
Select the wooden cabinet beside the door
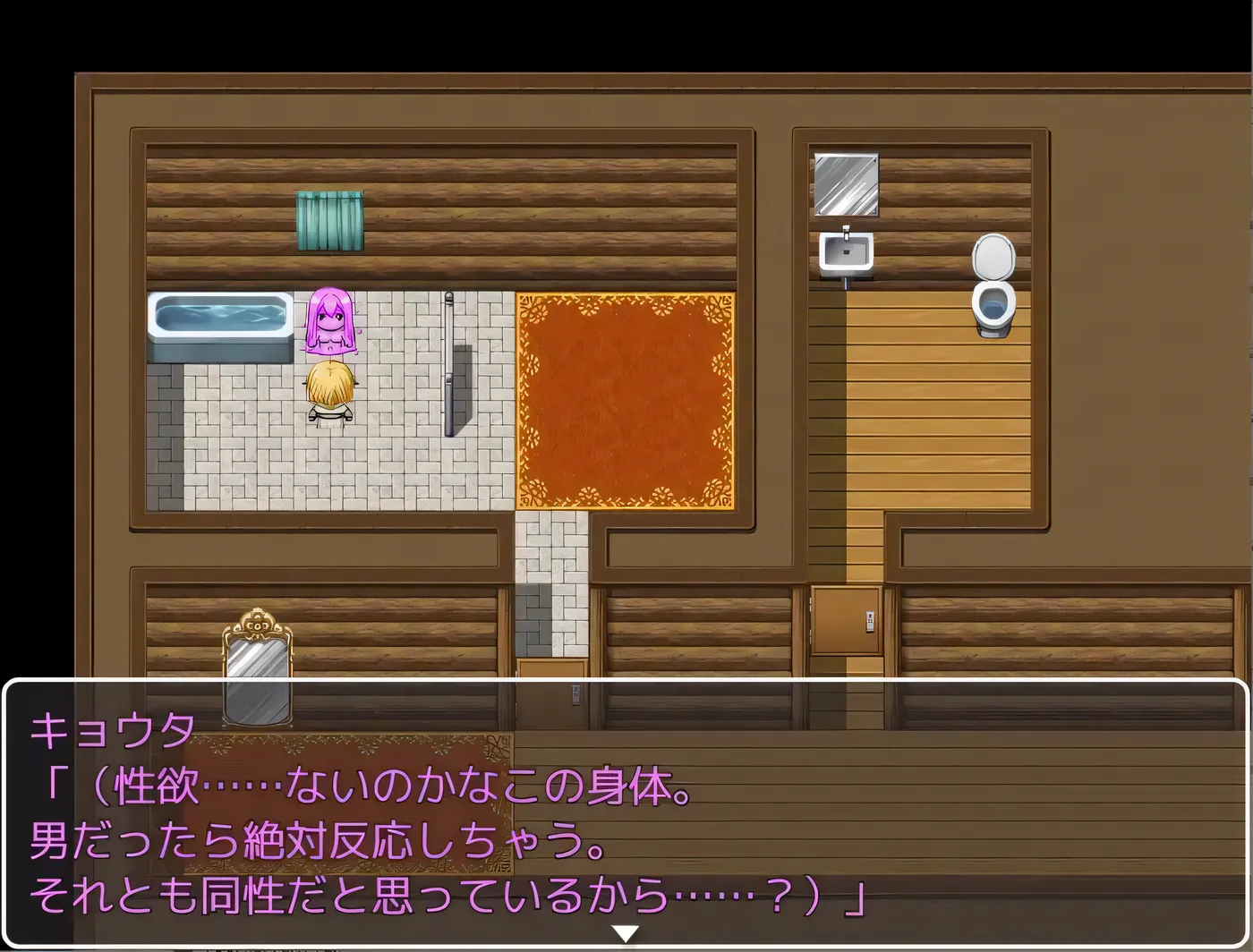point(846,622)
